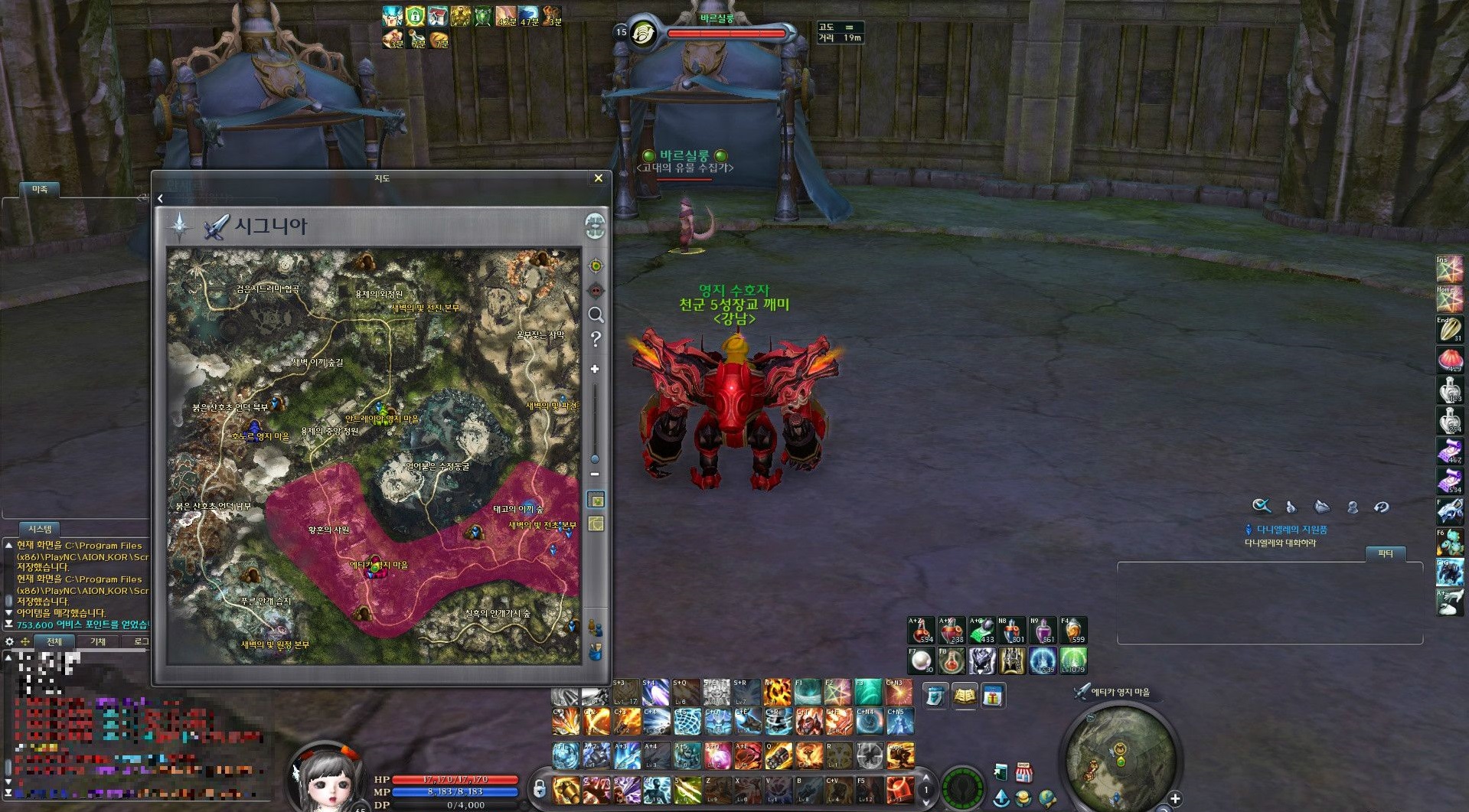The height and width of the screenshot is (812, 1469).
Task: Zoom in the map with the plus button
Action: 595,369
